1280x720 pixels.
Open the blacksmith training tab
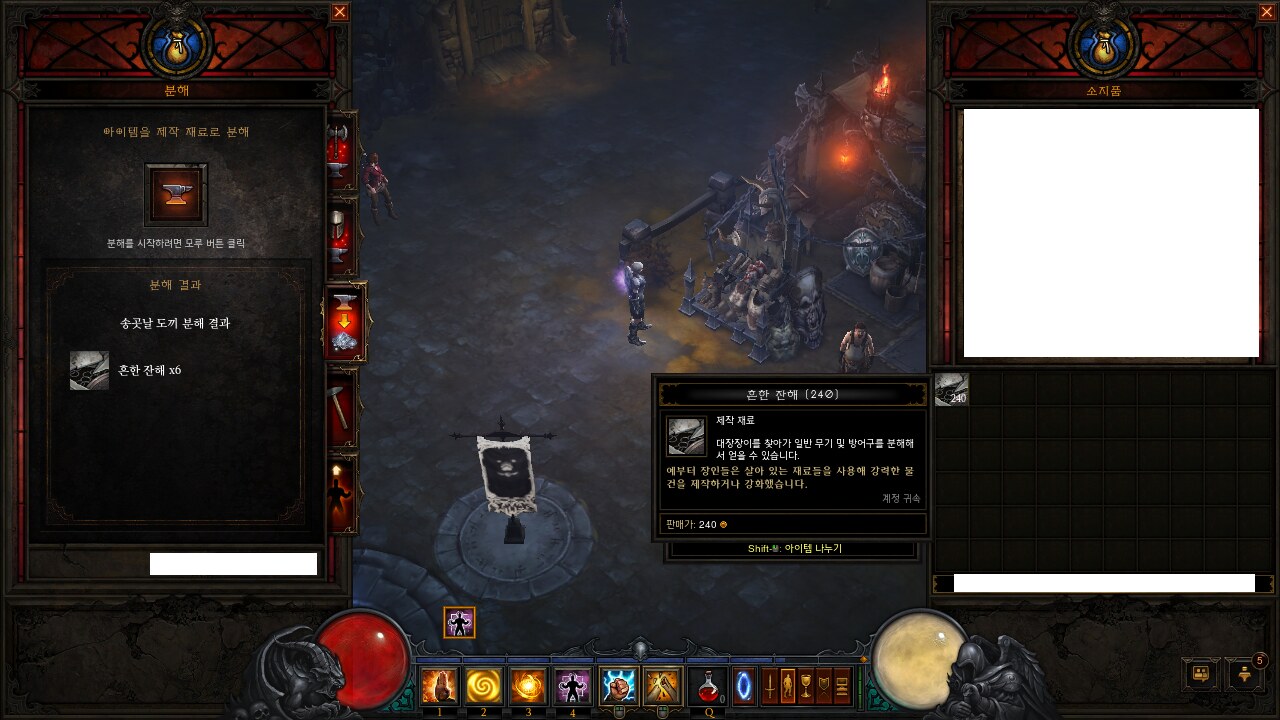(x=342, y=492)
